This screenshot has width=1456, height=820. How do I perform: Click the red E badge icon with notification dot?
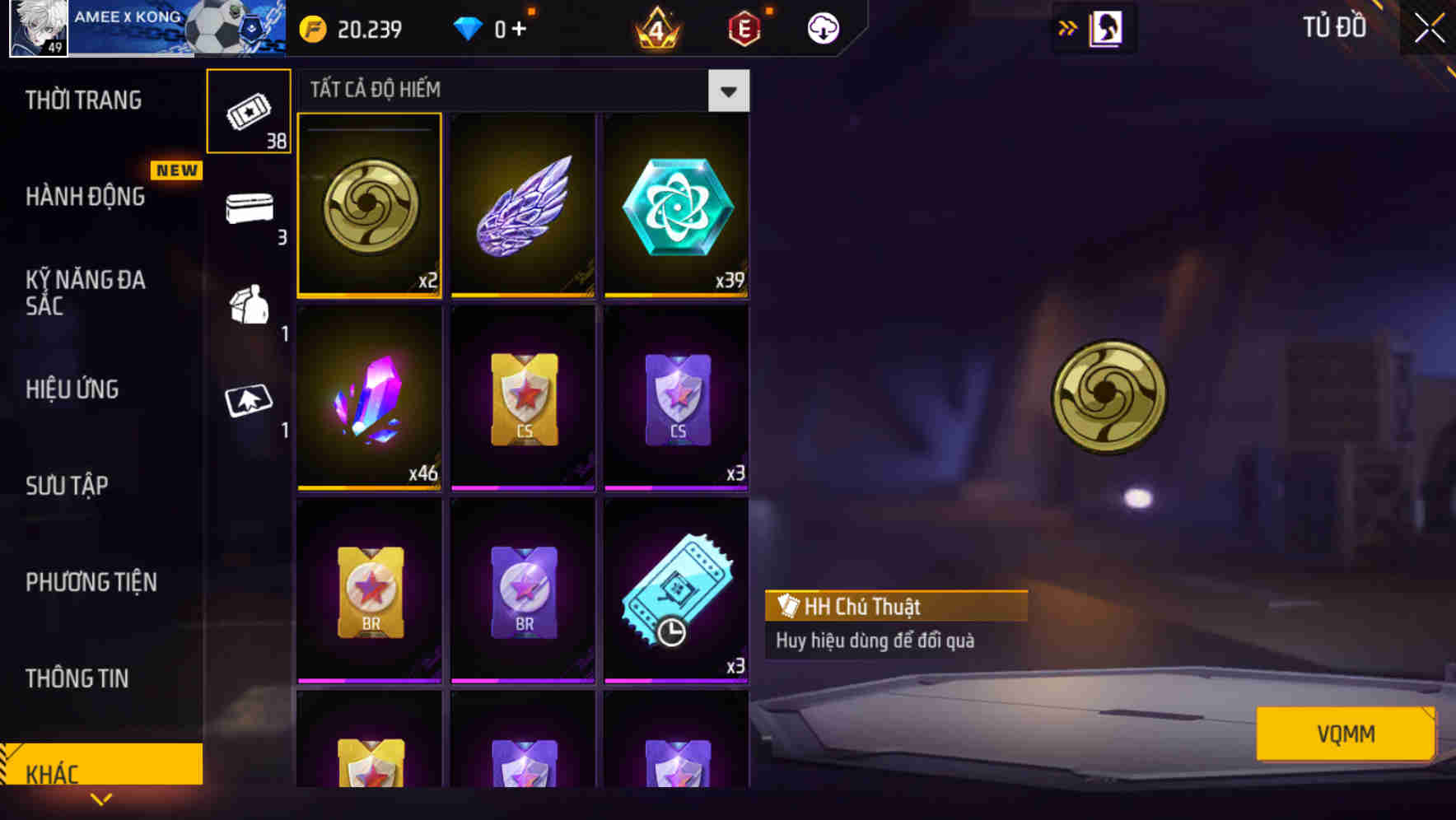pyautogui.click(x=740, y=27)
